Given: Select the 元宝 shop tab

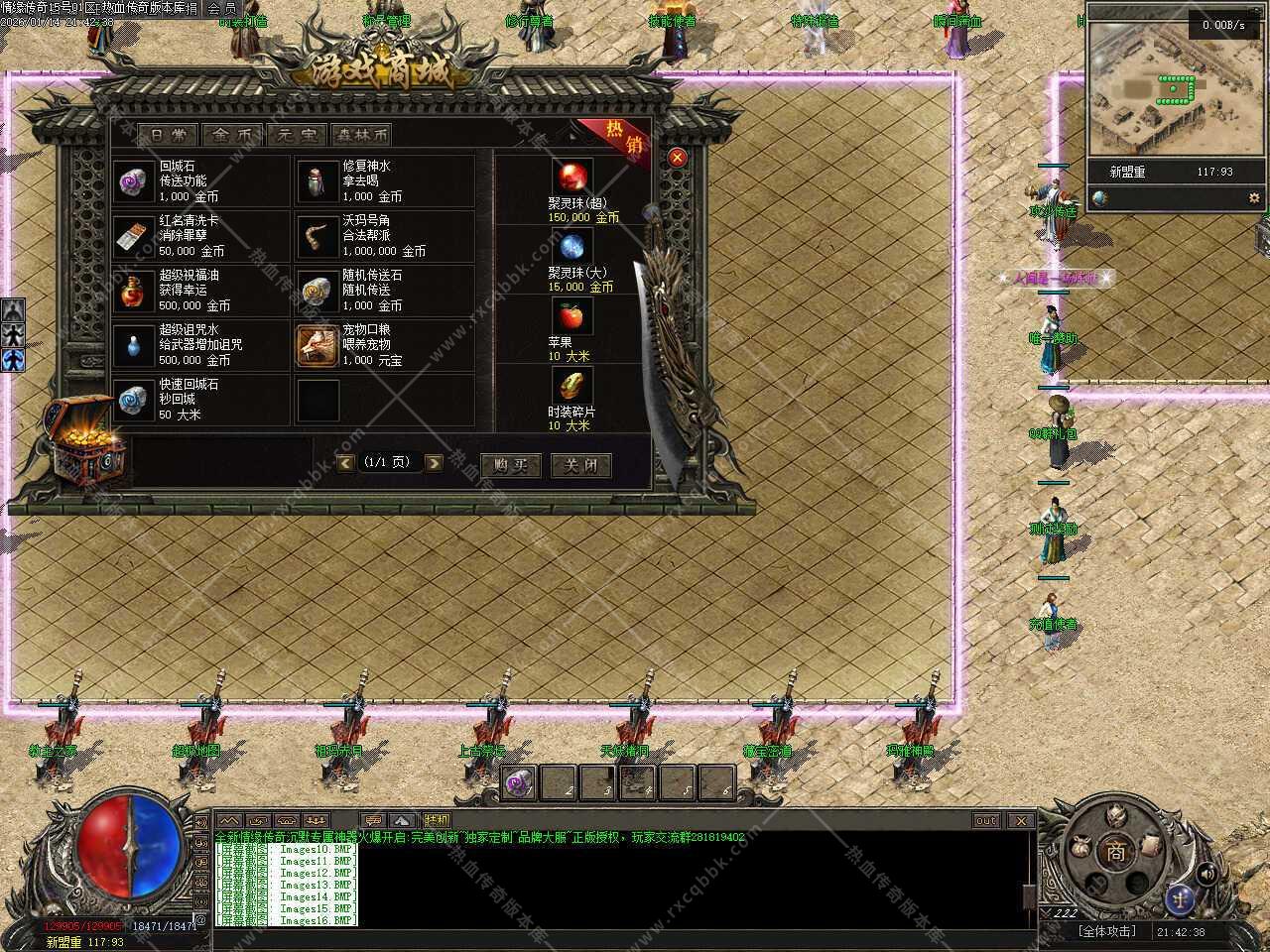Looking at the screenshot, I should click(298, 135).
